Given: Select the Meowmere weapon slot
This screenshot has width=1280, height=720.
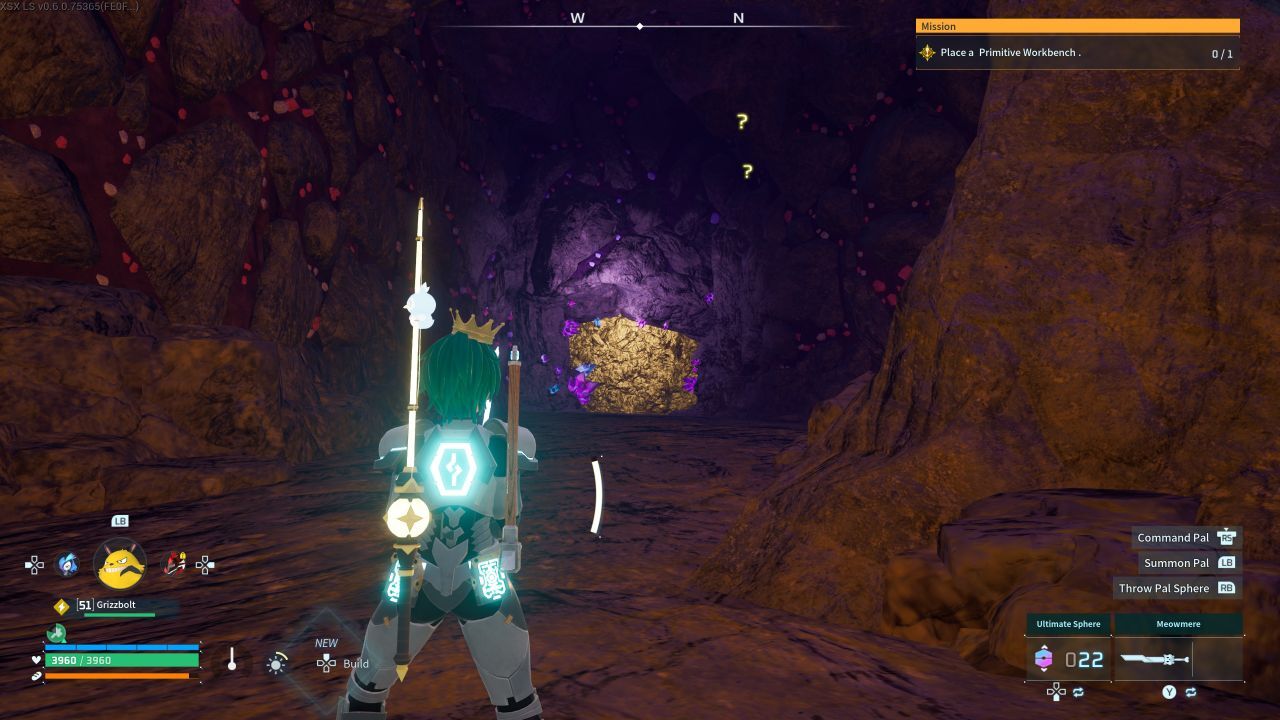Looking at the screenshot, I should coord(1178,659).
